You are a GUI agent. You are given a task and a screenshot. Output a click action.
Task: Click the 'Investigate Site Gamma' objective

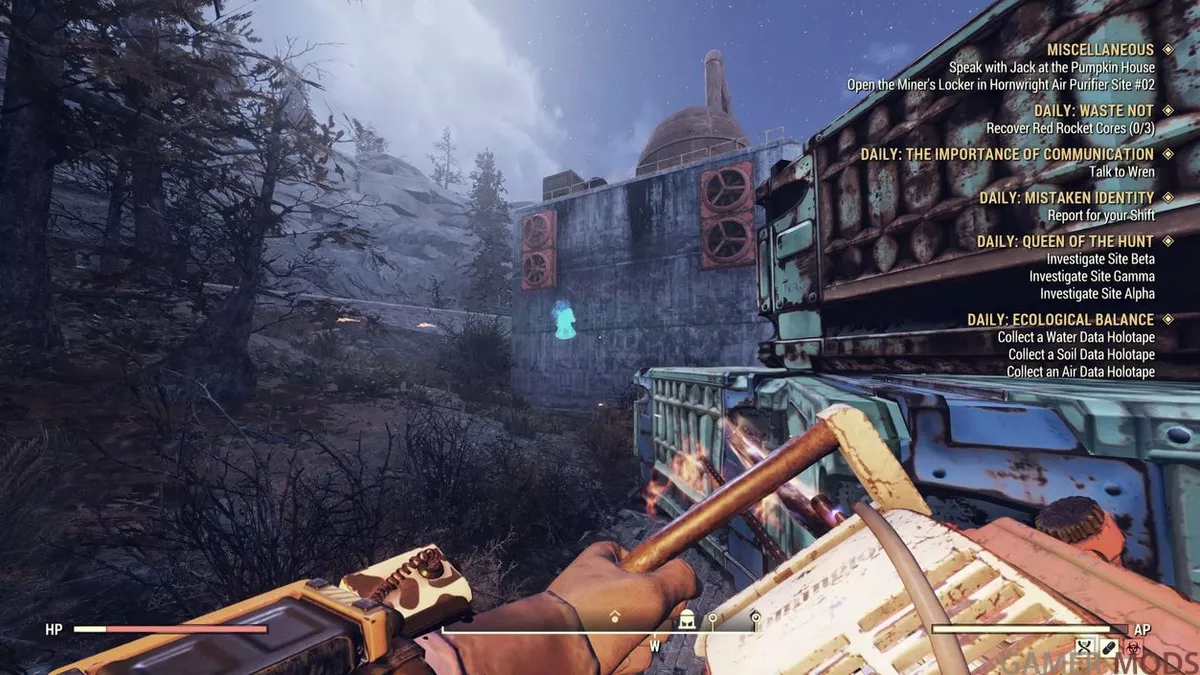pyautogui.click(x=1092, y=276)
